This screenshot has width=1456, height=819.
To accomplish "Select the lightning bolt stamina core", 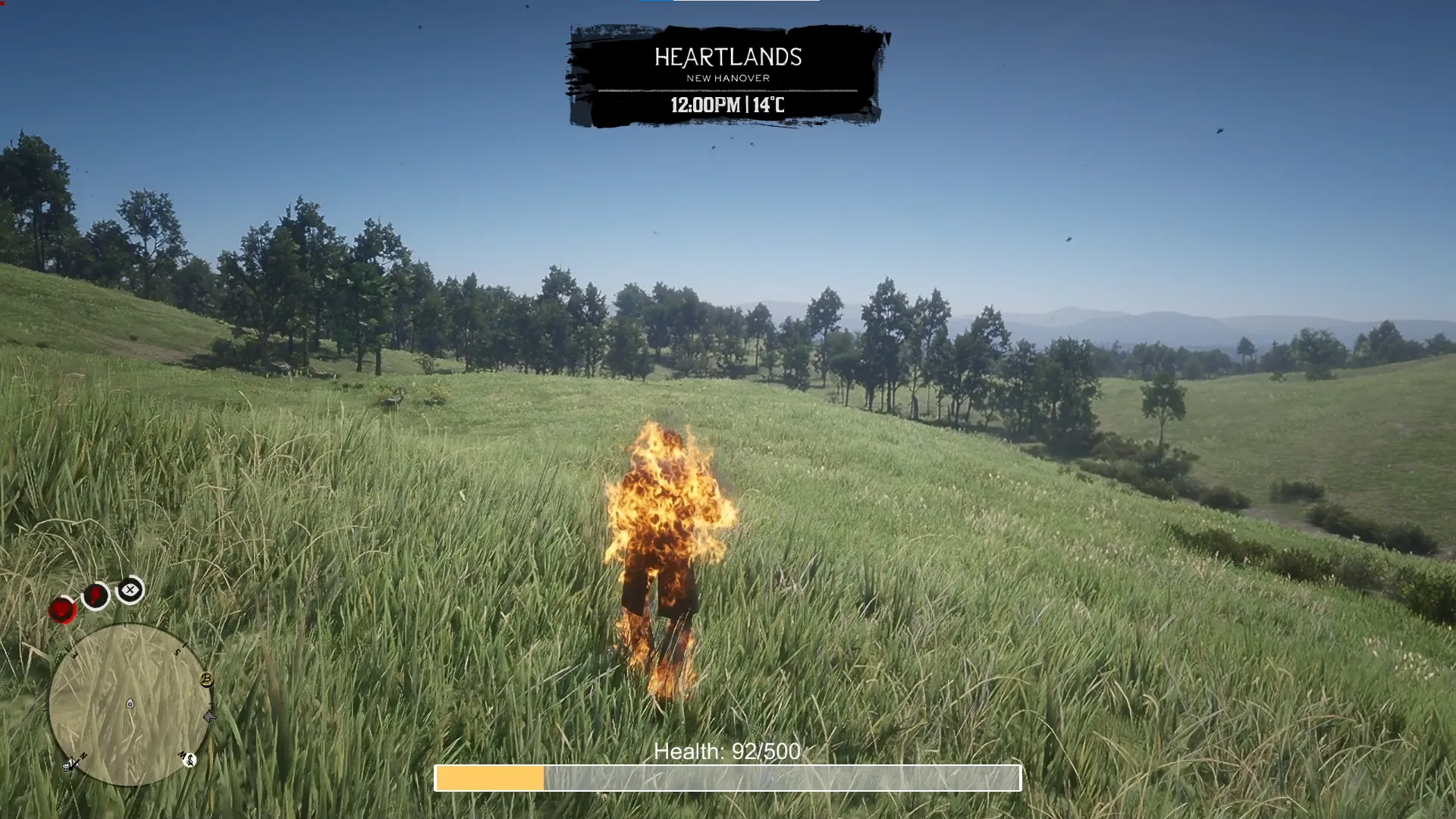I will click(x=96, y=596).
